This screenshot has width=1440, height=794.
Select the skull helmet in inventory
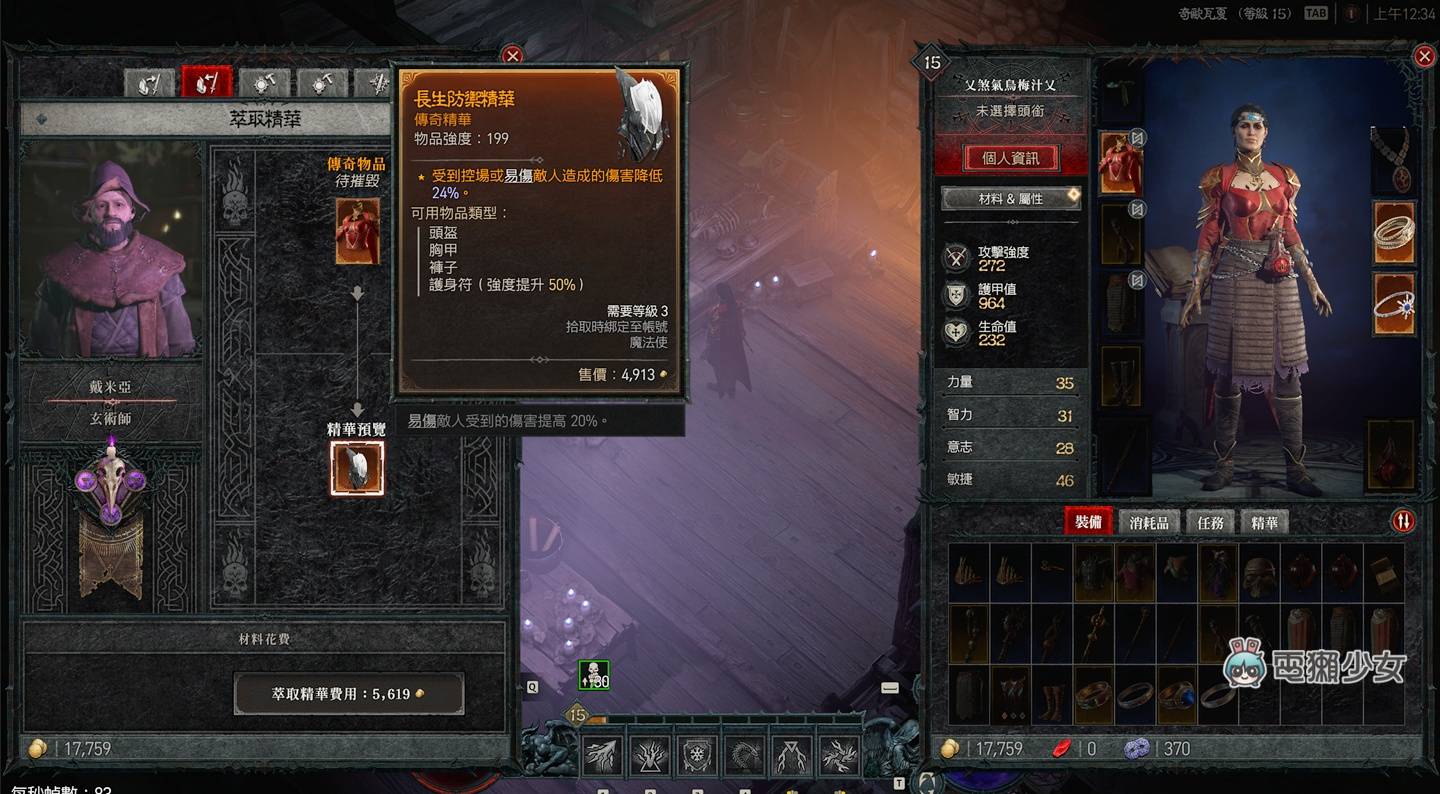1260,574
